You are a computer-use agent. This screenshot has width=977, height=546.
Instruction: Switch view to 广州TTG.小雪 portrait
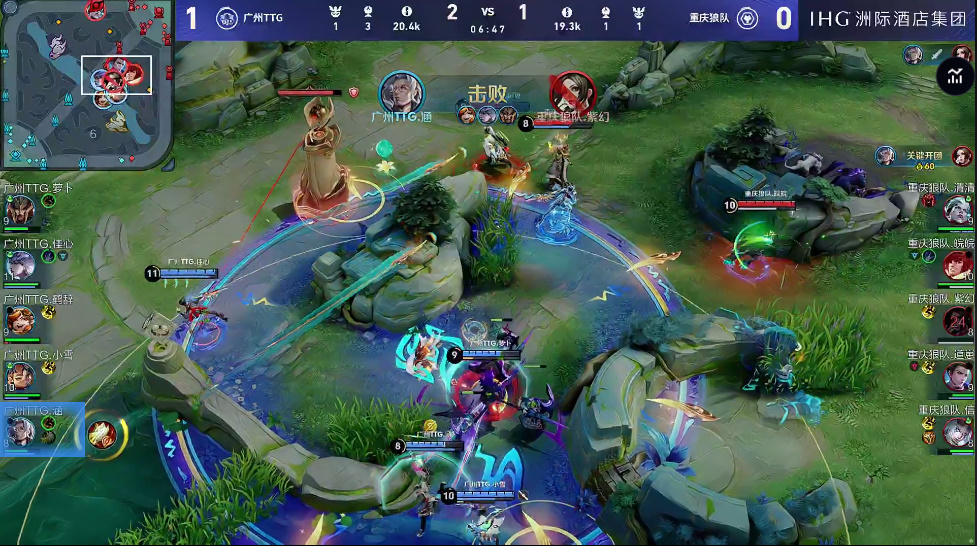pyautogui.click(x=22, y=376)
